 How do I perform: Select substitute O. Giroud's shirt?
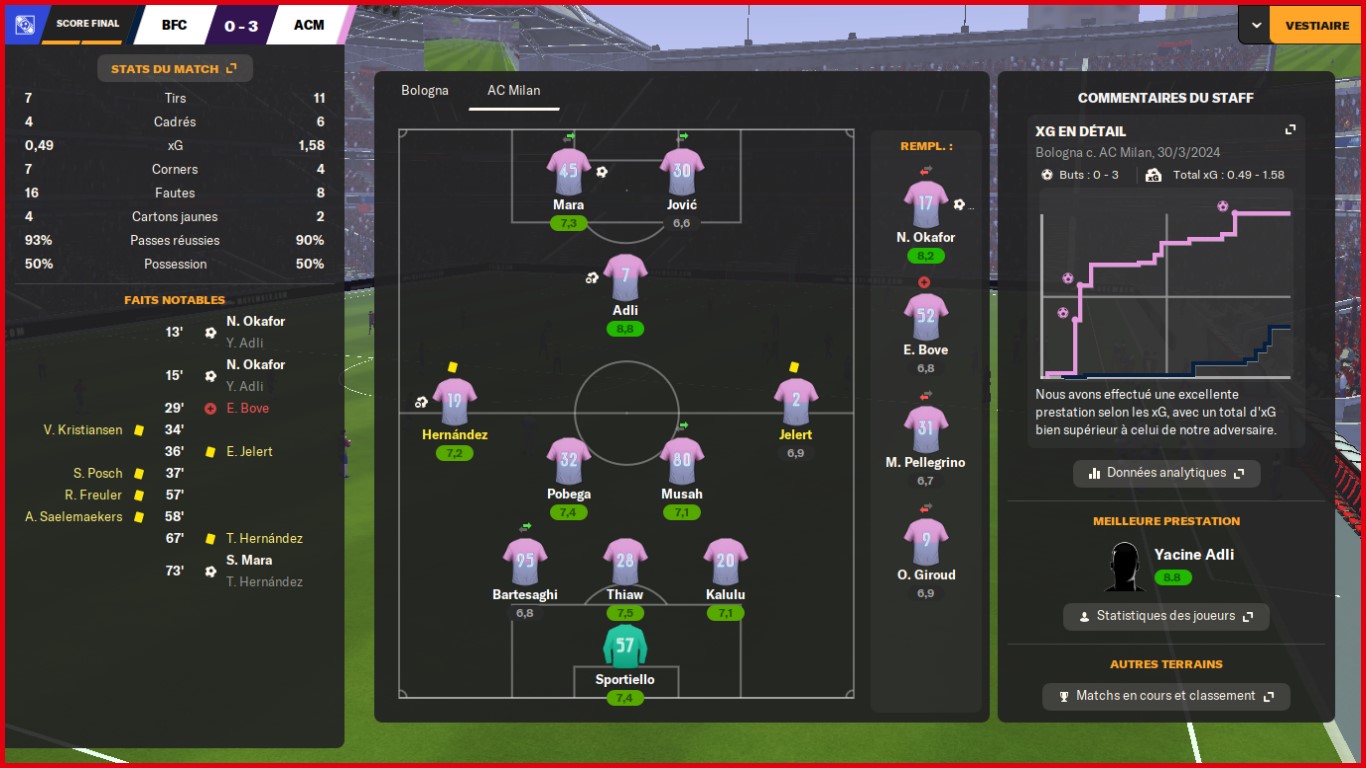925,541
